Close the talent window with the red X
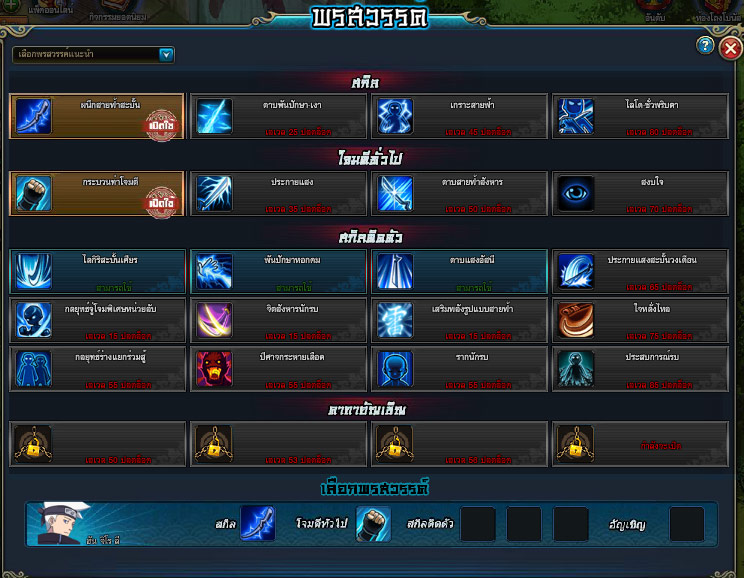 point(731,47)
